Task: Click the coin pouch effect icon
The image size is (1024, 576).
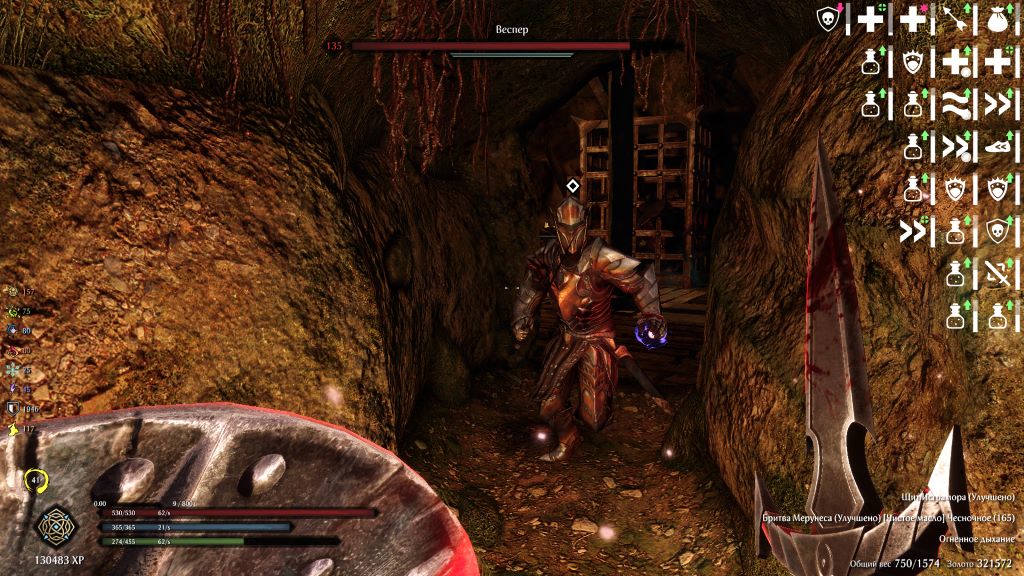Action: pos(997,19)
